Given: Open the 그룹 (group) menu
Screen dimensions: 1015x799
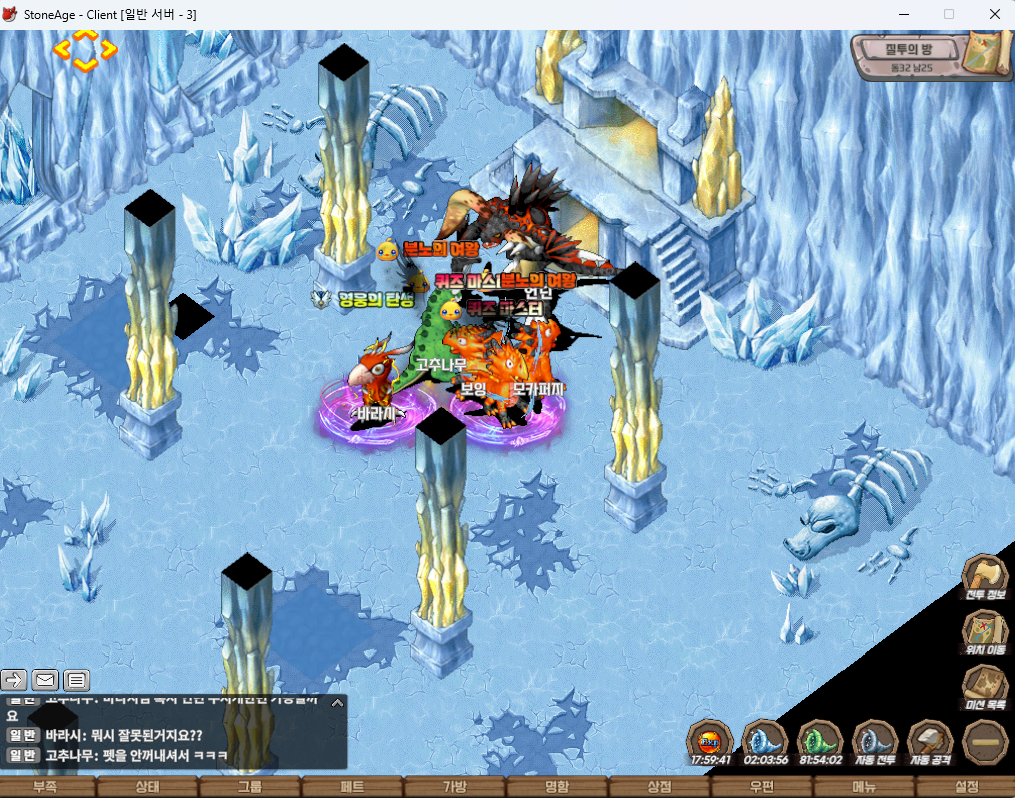Looking at the screenshot, I should point(250,787).
